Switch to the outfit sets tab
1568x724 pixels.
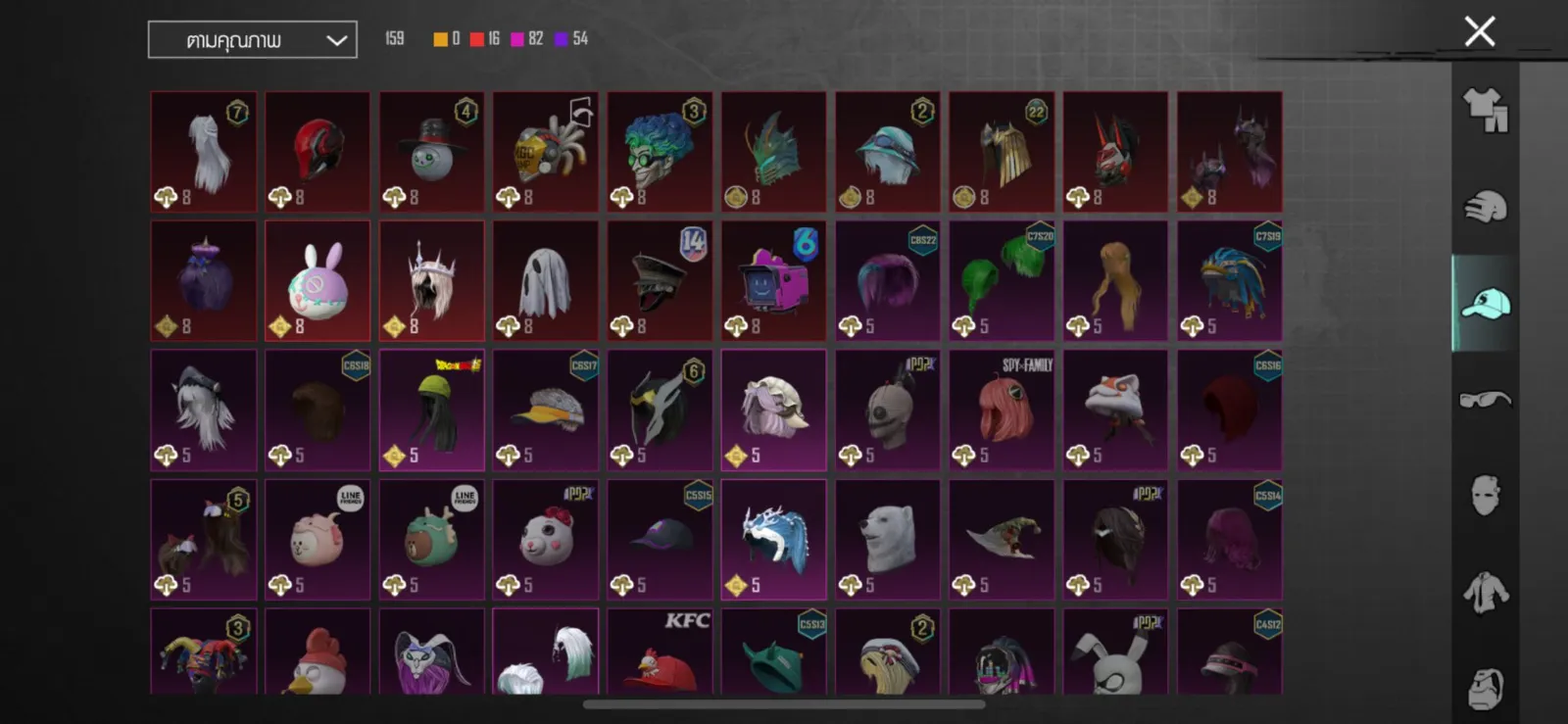pos(1485,111)
